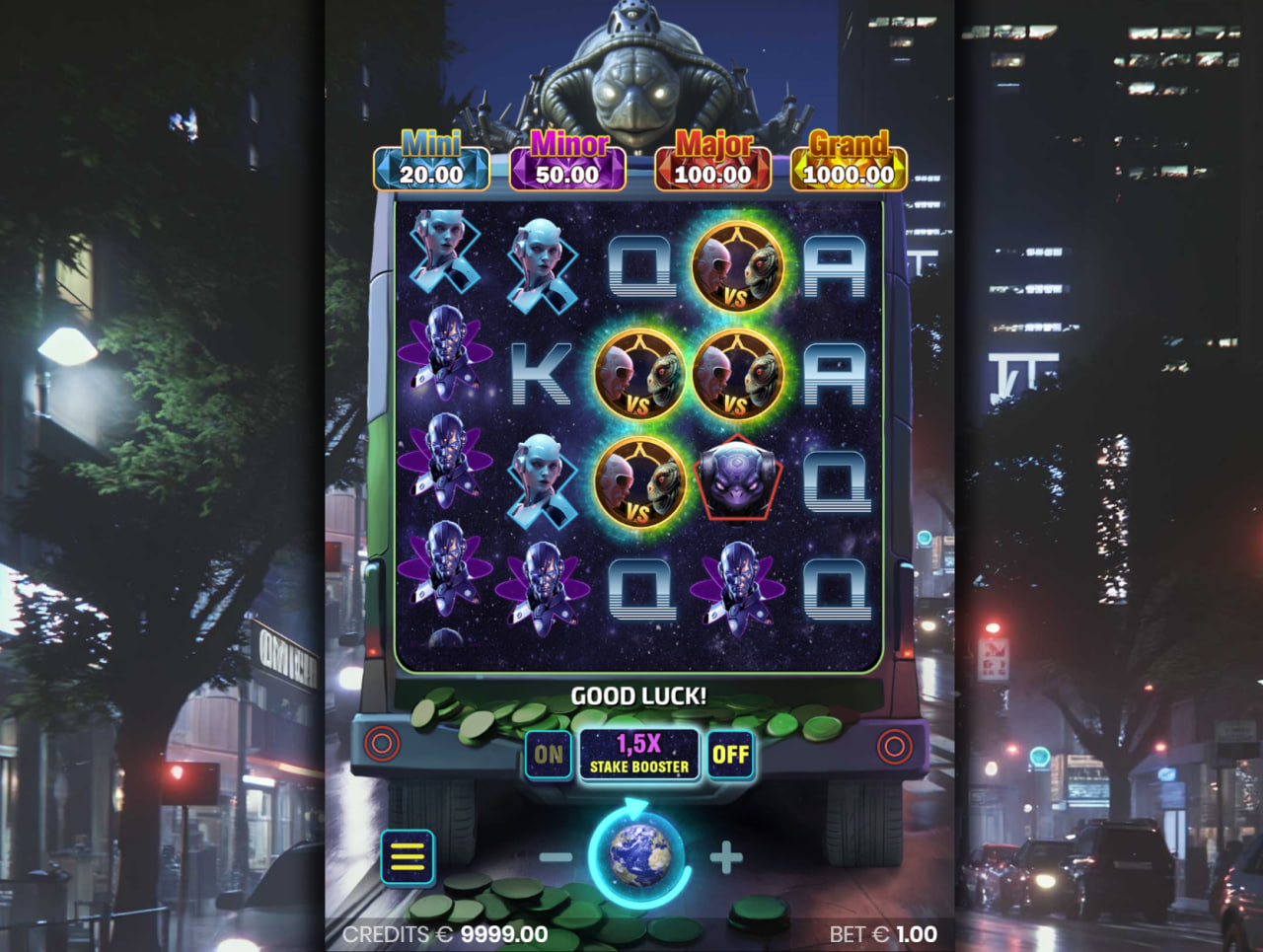Click the red-framed purple alien head symbol
Viewport: 1263px width, 952px height.
(737, 480)
